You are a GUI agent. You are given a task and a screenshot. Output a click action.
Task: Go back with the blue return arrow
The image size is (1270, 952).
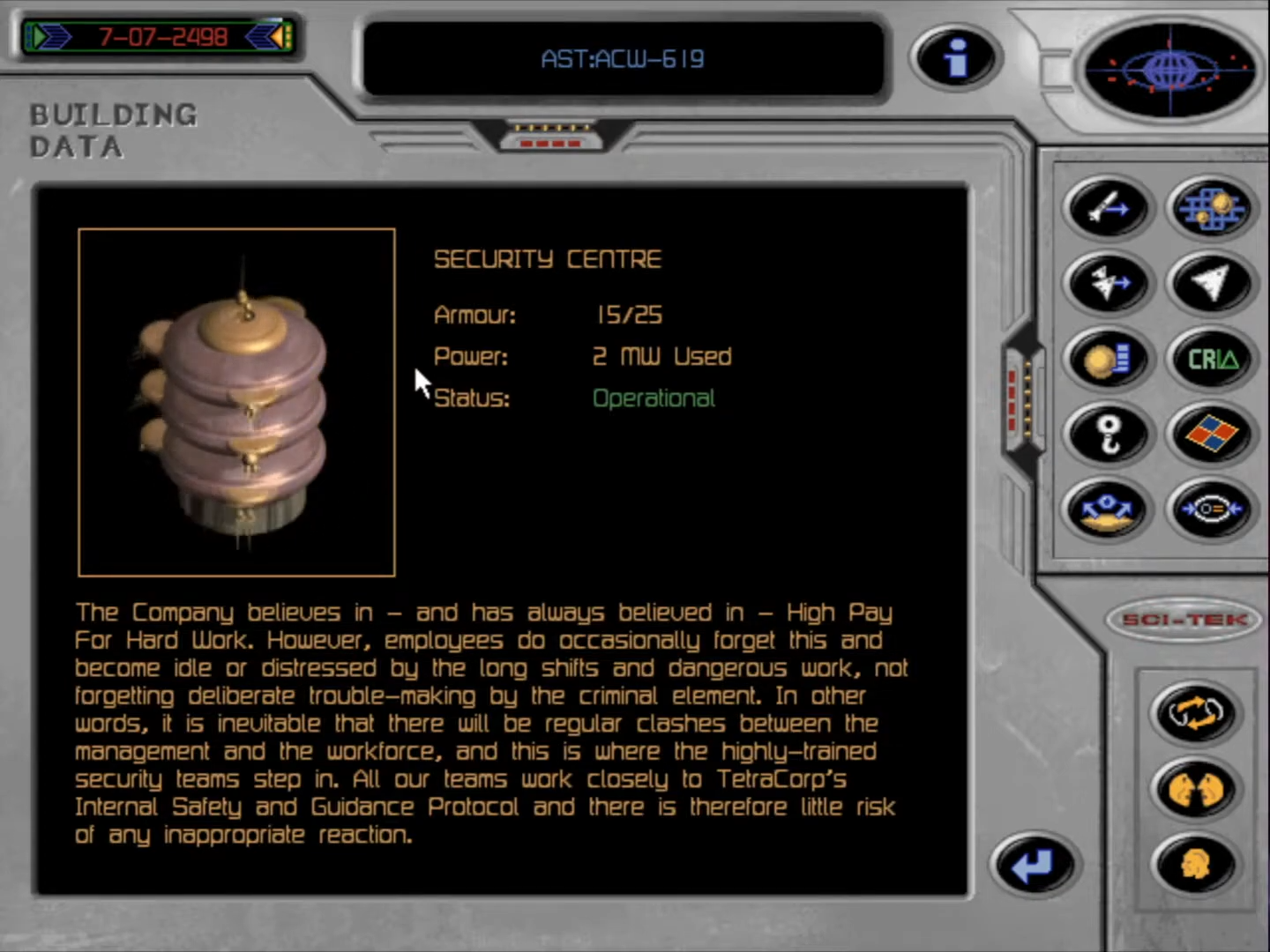point(1033,865)
